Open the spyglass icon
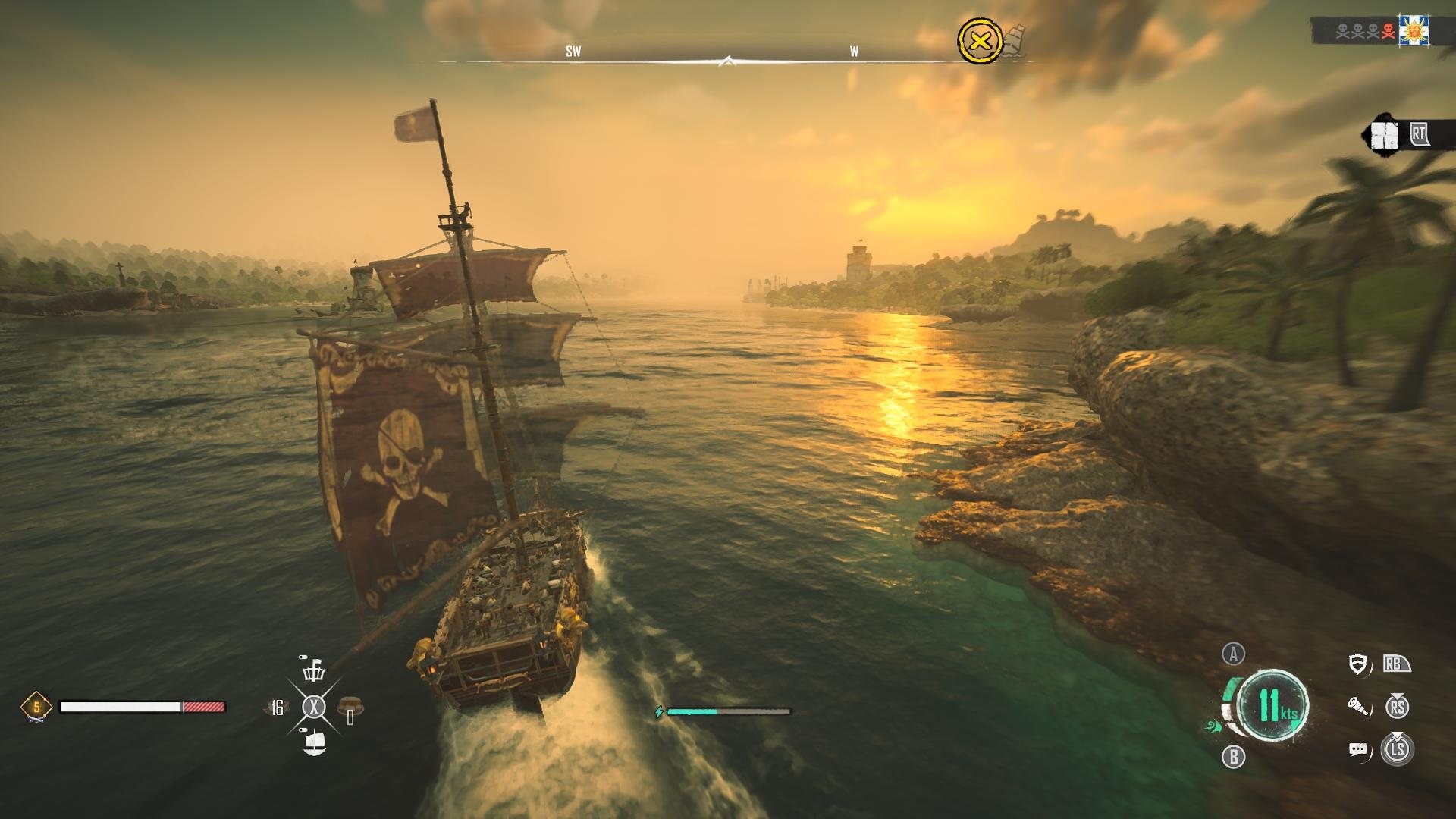This screenshot has width=1456, height=819. [1358, 708]
